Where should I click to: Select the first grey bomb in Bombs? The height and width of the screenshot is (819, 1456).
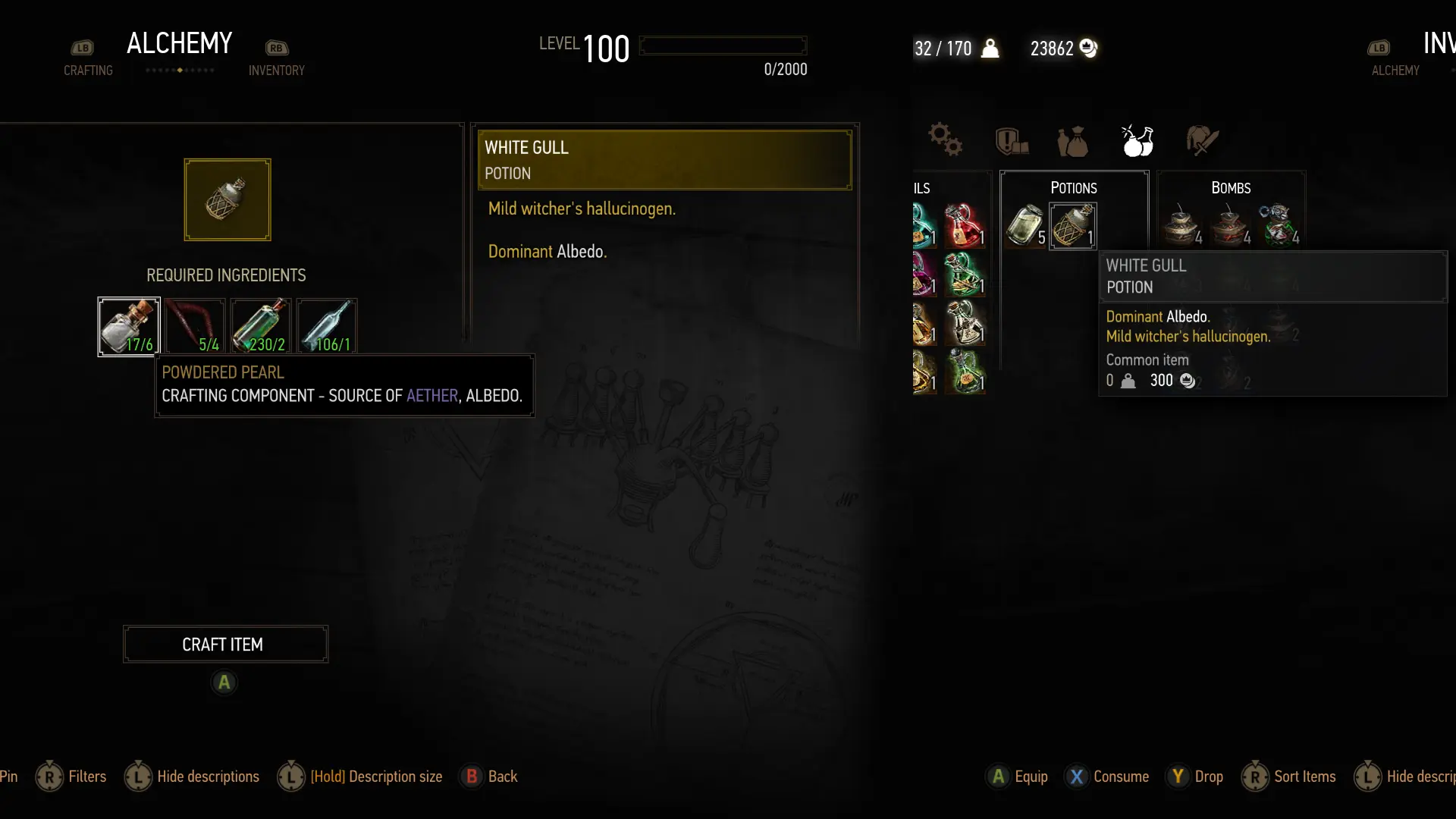(x=1182, y=225)
